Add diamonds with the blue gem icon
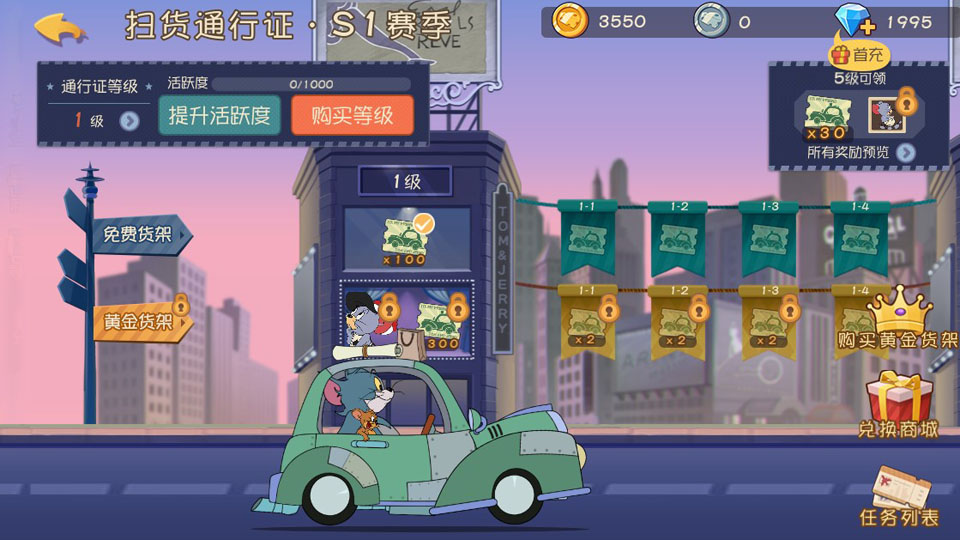Image resolution: width=960 pixels, height=540 pixels. [x=854, y=21]
